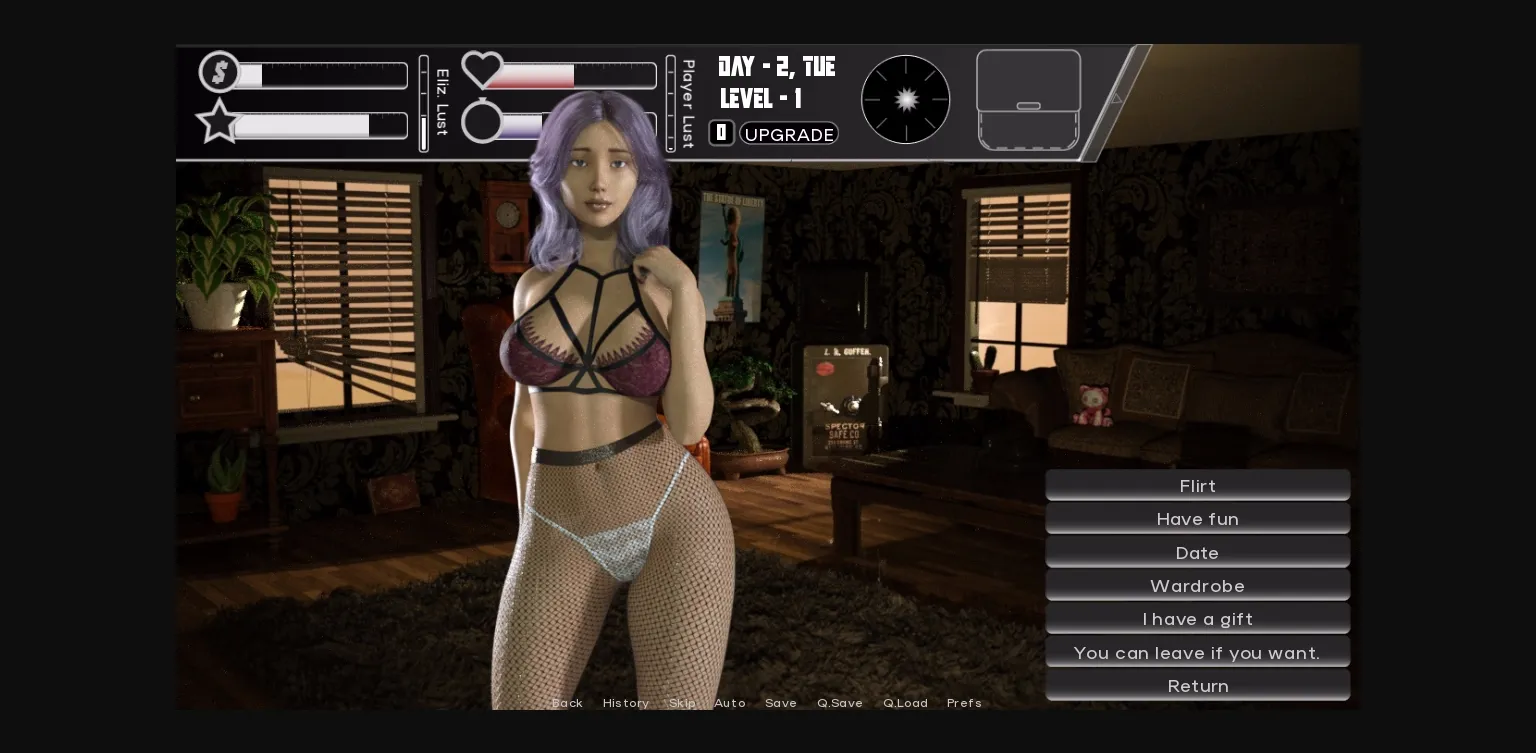This screenshot has width=1536, height=753.
Task: Click the engagement ring icon
Action: coord(482,122)
